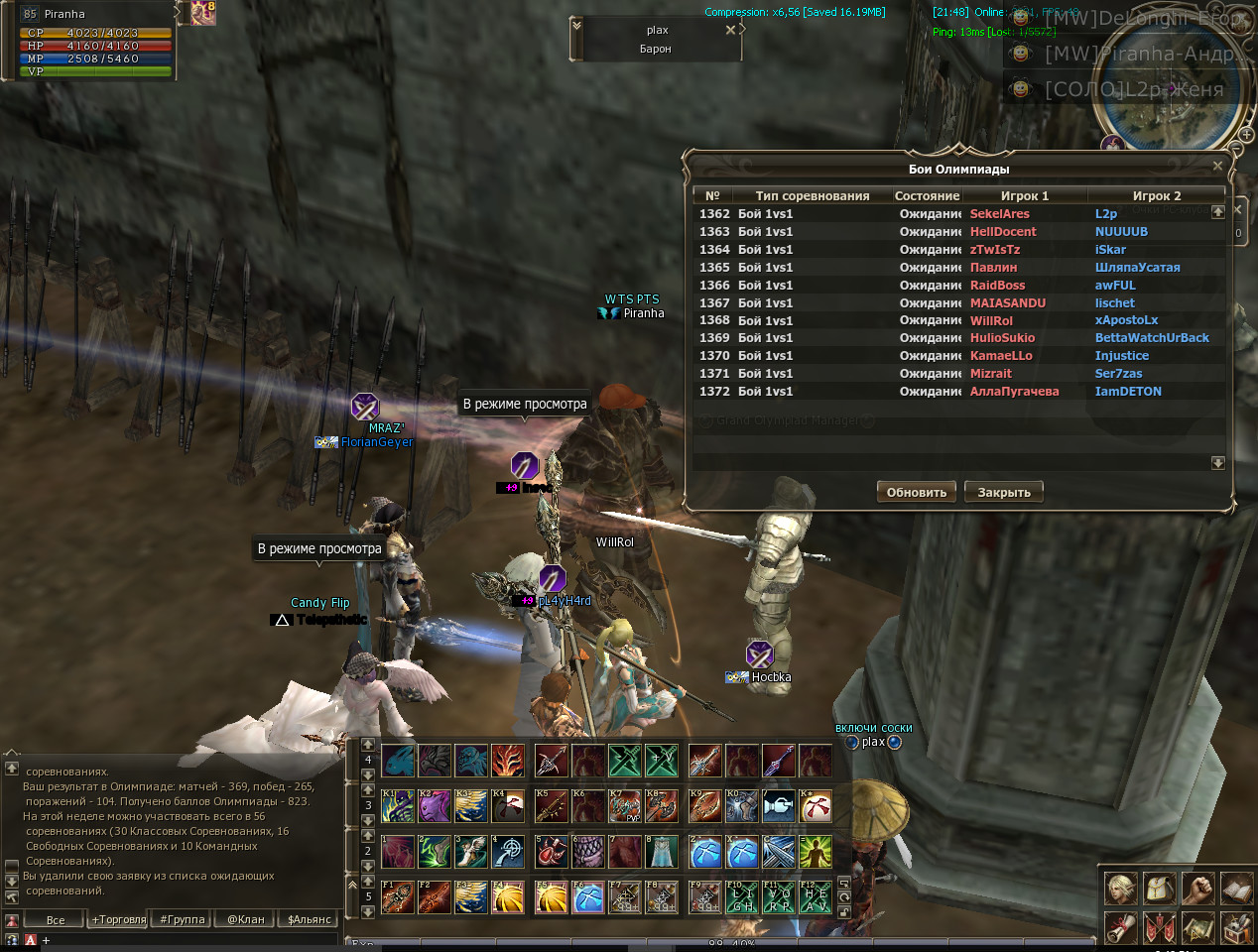1258x952 pixels.
Task: Close the Бои Олимпиады window with X
Action: coord(1217,166)
